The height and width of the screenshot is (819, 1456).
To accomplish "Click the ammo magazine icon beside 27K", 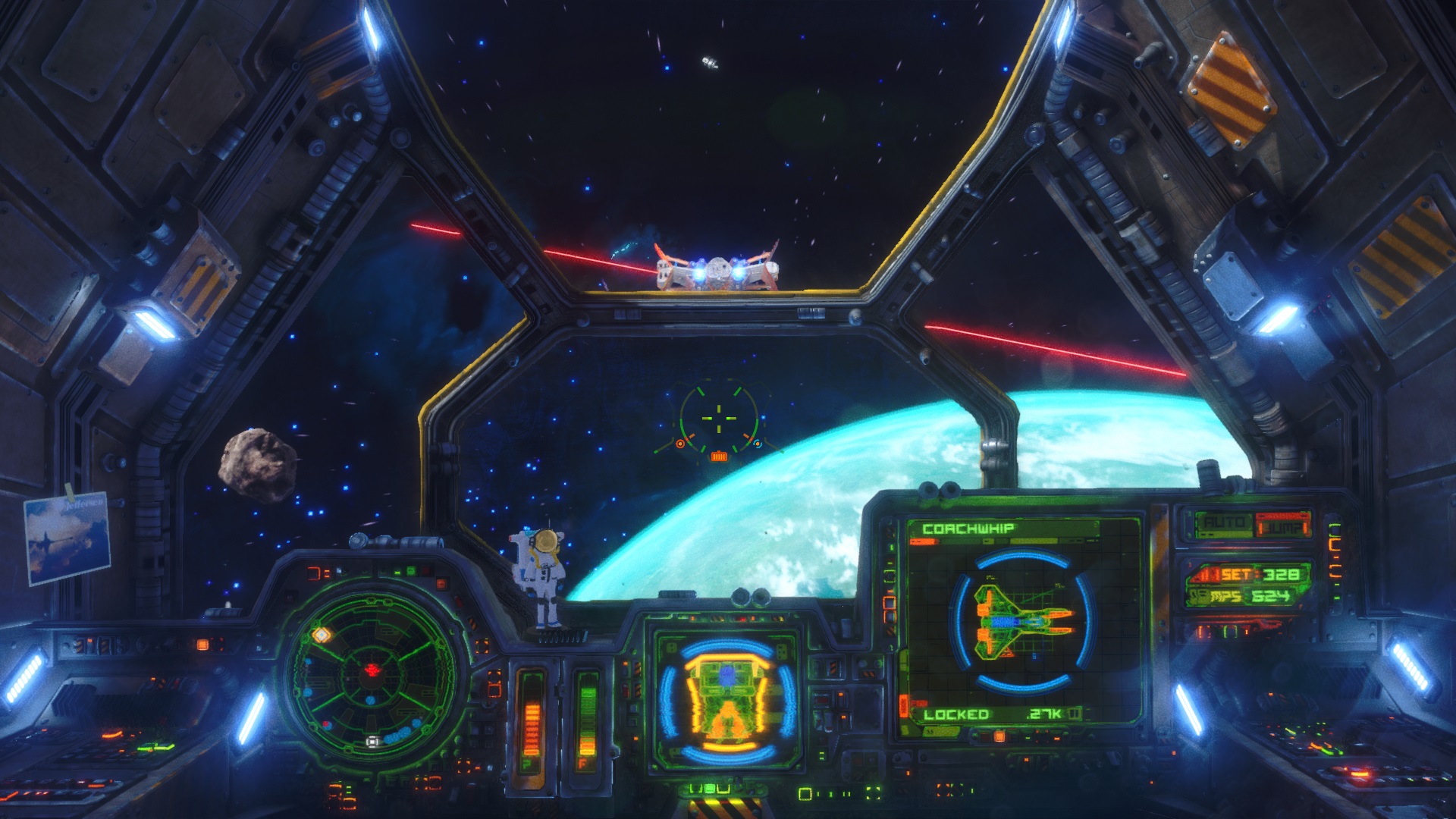I will (1075, 714).
